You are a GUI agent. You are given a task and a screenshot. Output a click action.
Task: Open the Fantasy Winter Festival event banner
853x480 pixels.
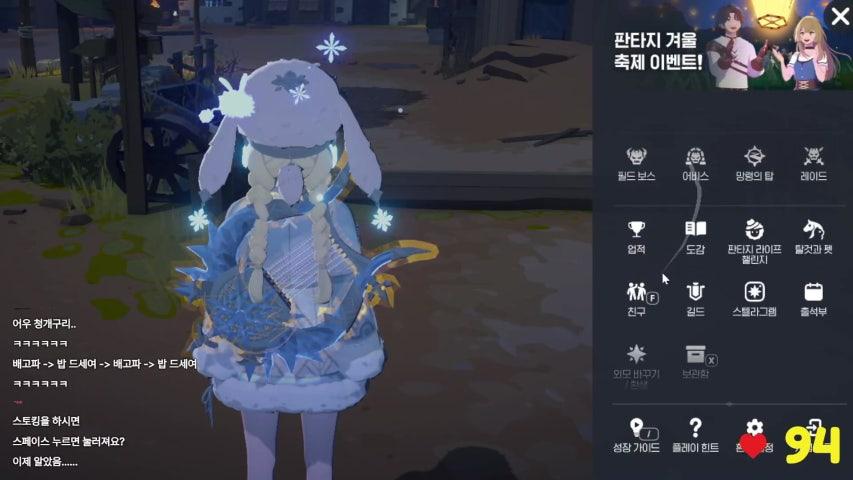[720, 48]
